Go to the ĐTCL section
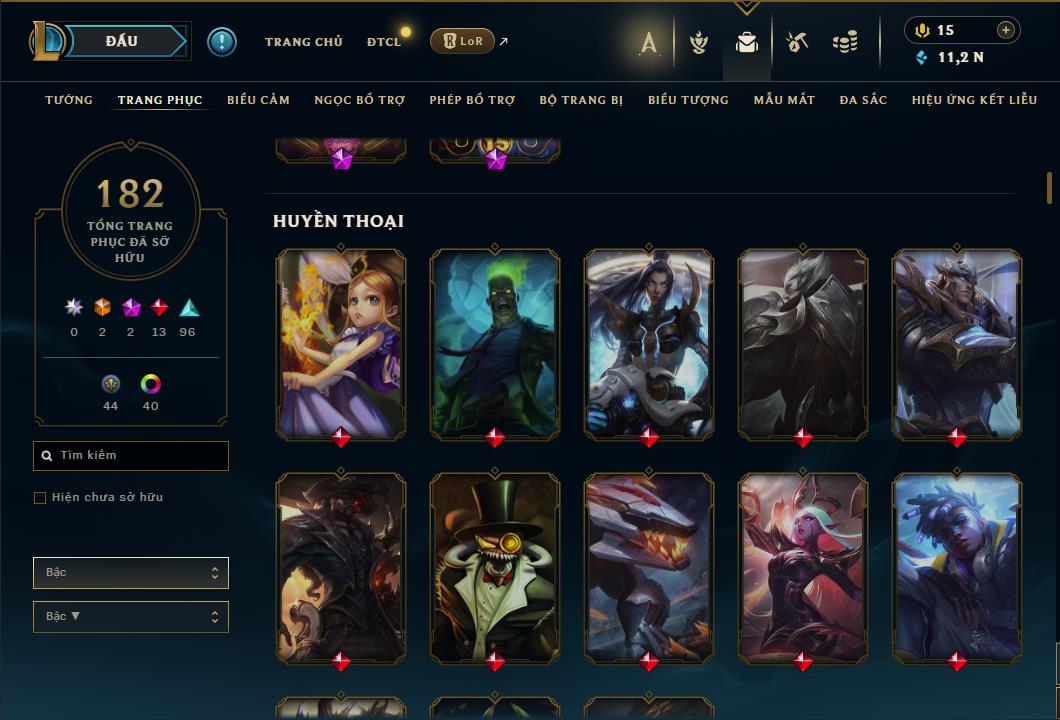 tap(384, 42)
